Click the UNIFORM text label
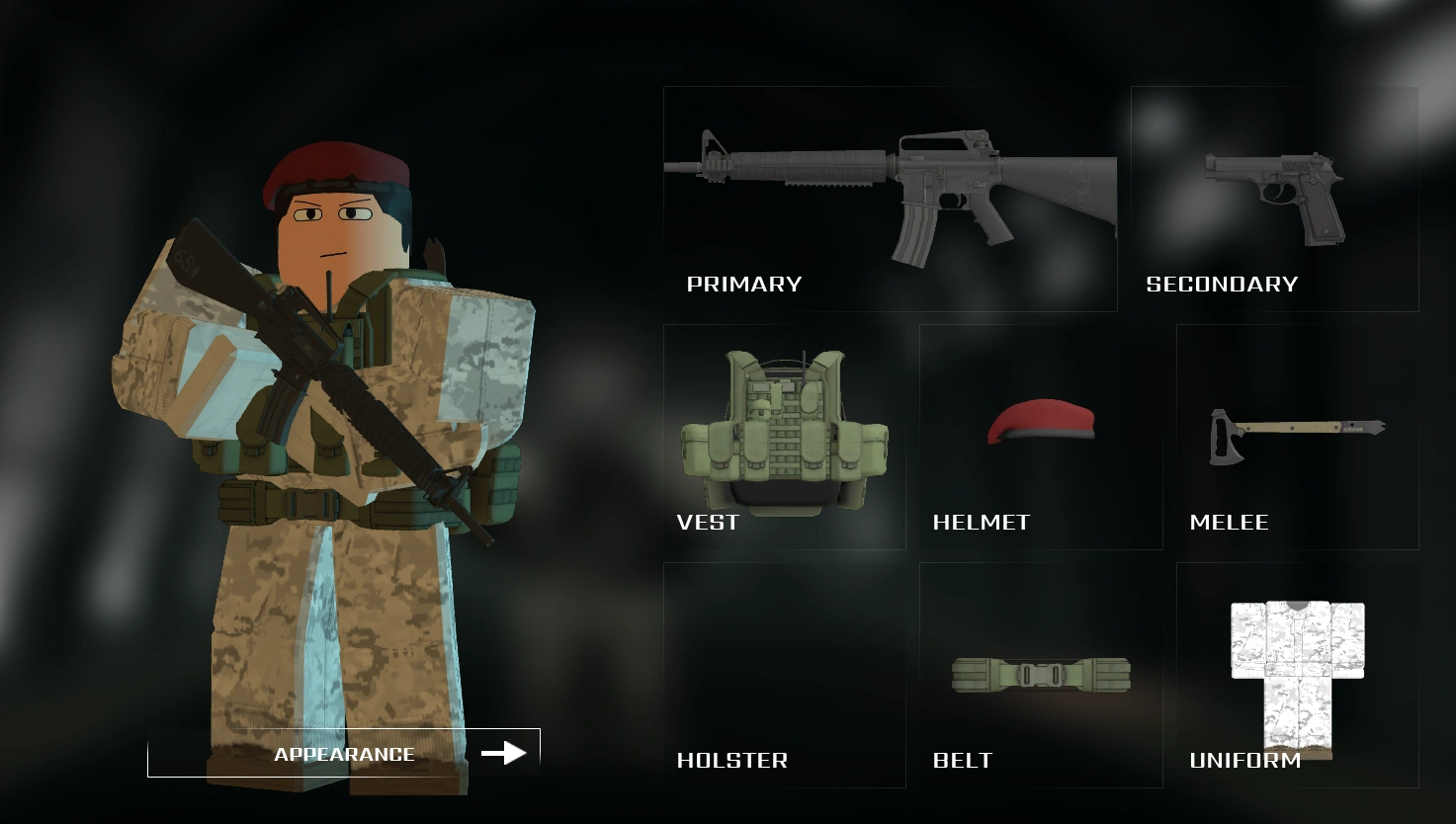1456x824 pixels. [1244, 761]
